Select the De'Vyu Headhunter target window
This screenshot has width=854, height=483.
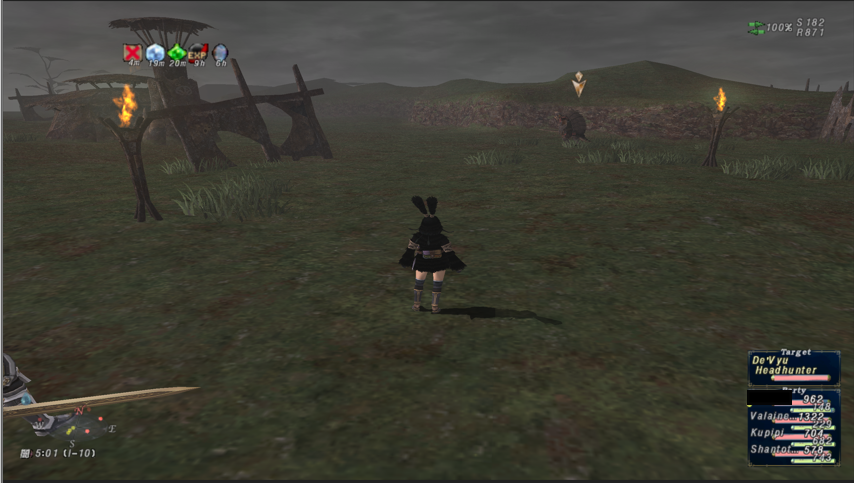(x=793, y=367)
